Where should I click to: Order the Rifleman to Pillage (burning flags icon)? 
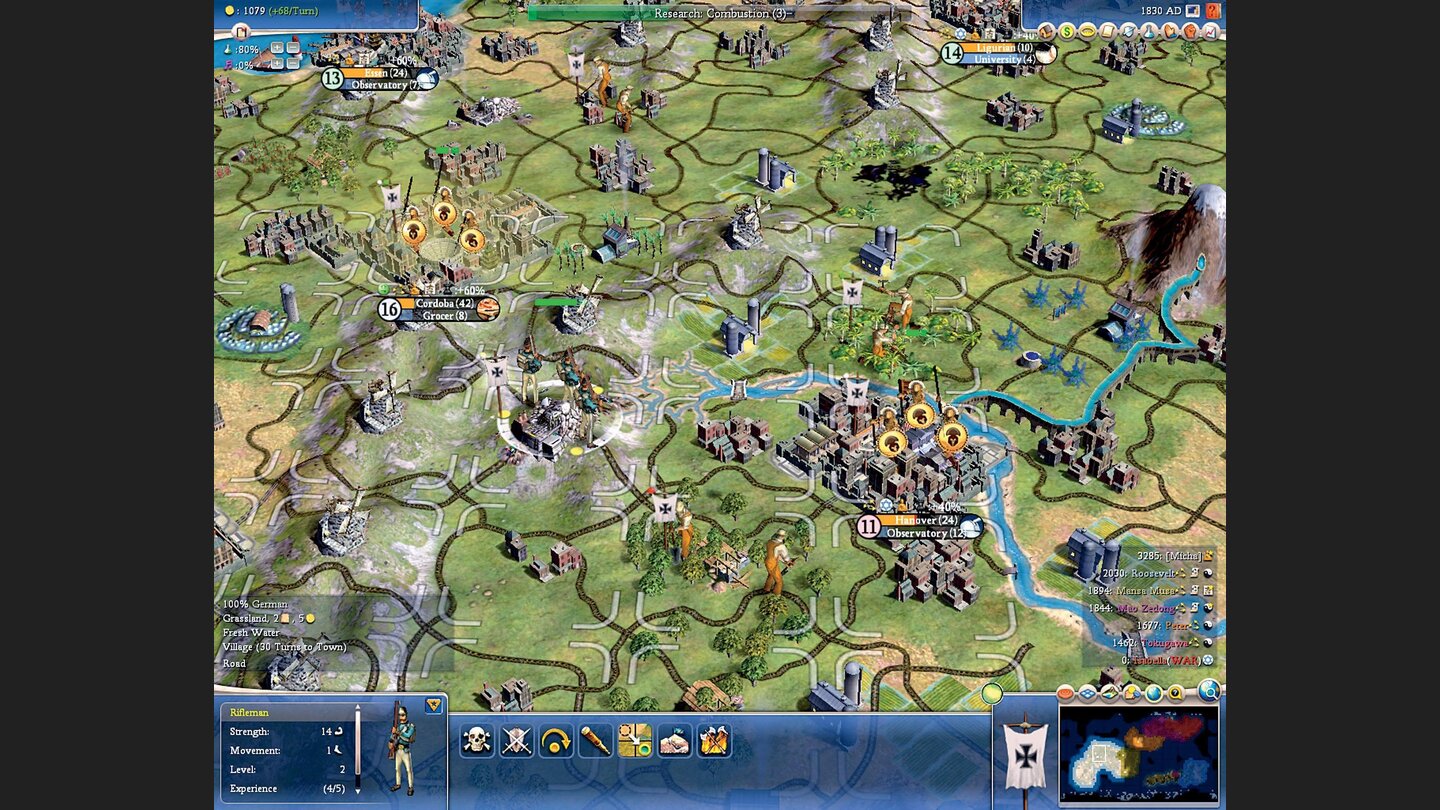[x=714, y=741]
